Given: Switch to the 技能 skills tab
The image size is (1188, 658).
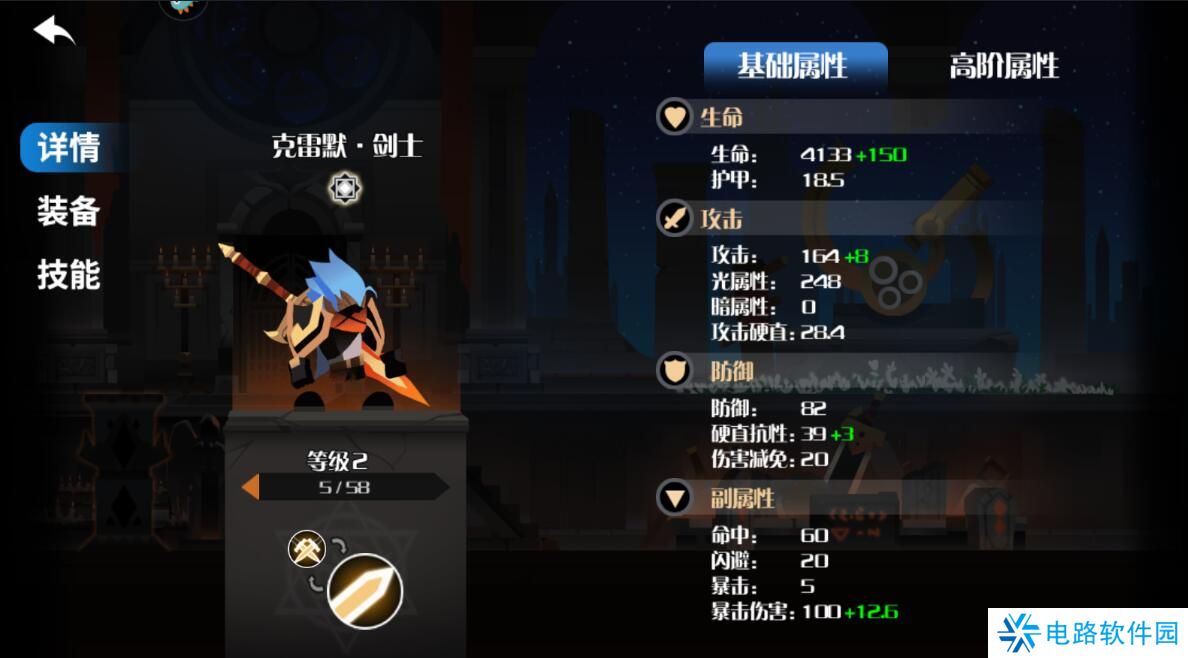Looking at the screenshot, I should pos(68,274).
